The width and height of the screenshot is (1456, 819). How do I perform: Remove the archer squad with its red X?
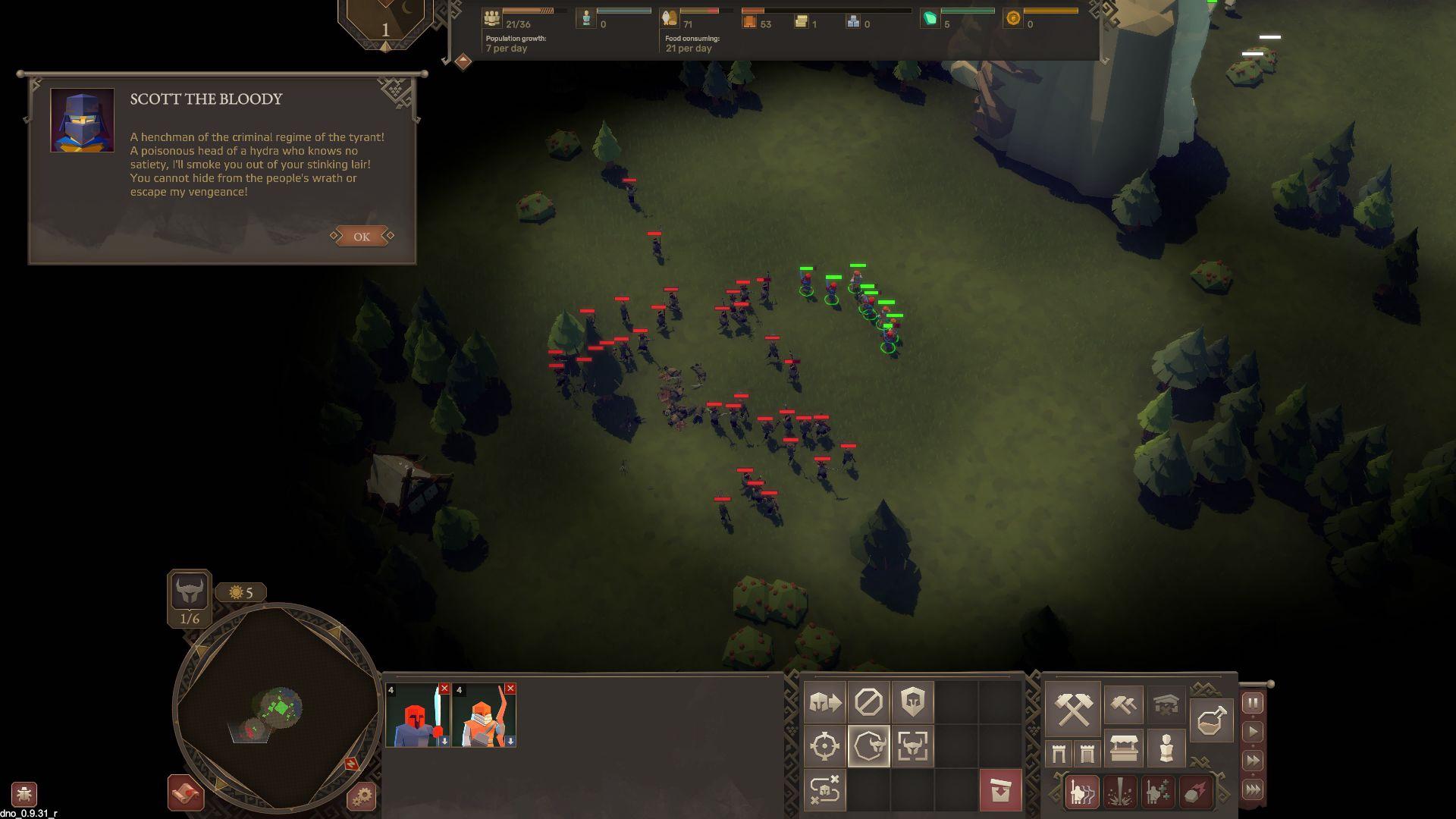pyautogui.click(x=510, y=689)
